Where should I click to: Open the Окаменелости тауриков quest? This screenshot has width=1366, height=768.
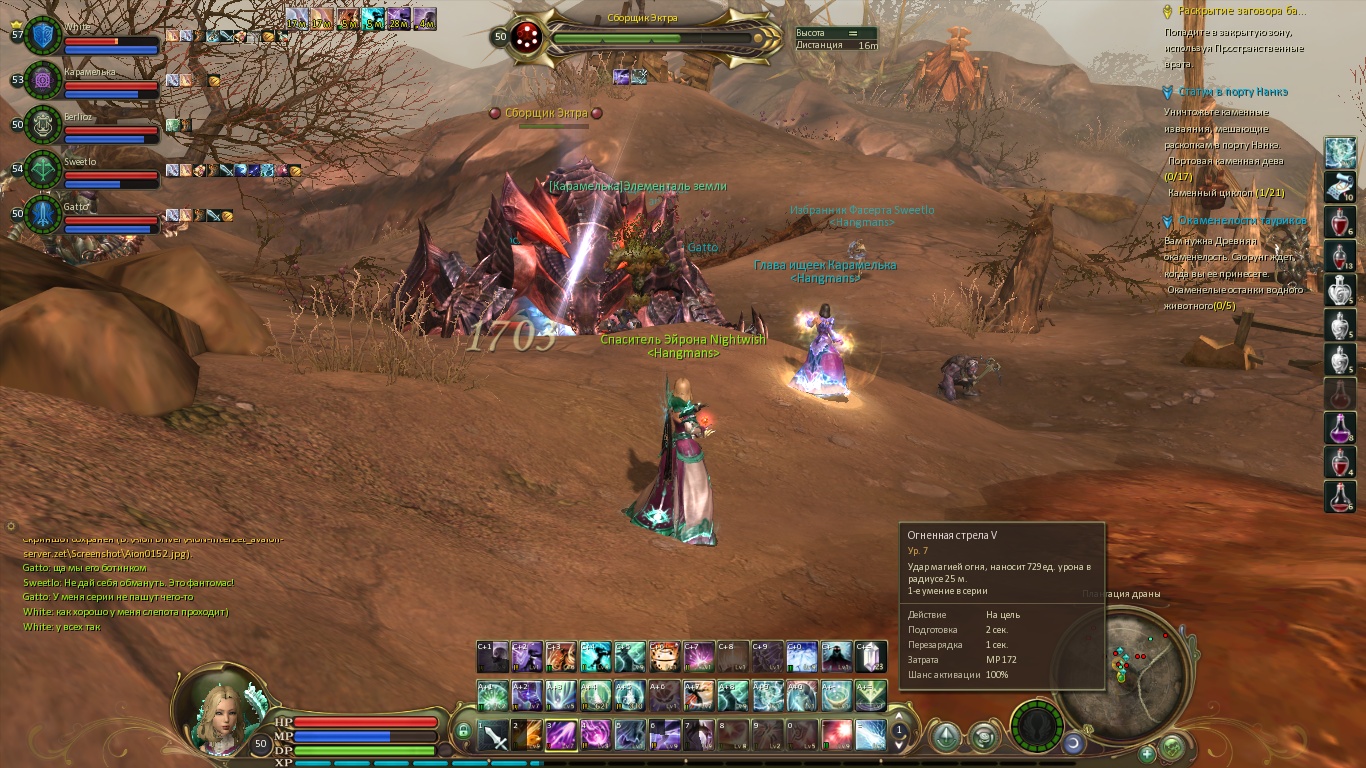coord(1241,221)
